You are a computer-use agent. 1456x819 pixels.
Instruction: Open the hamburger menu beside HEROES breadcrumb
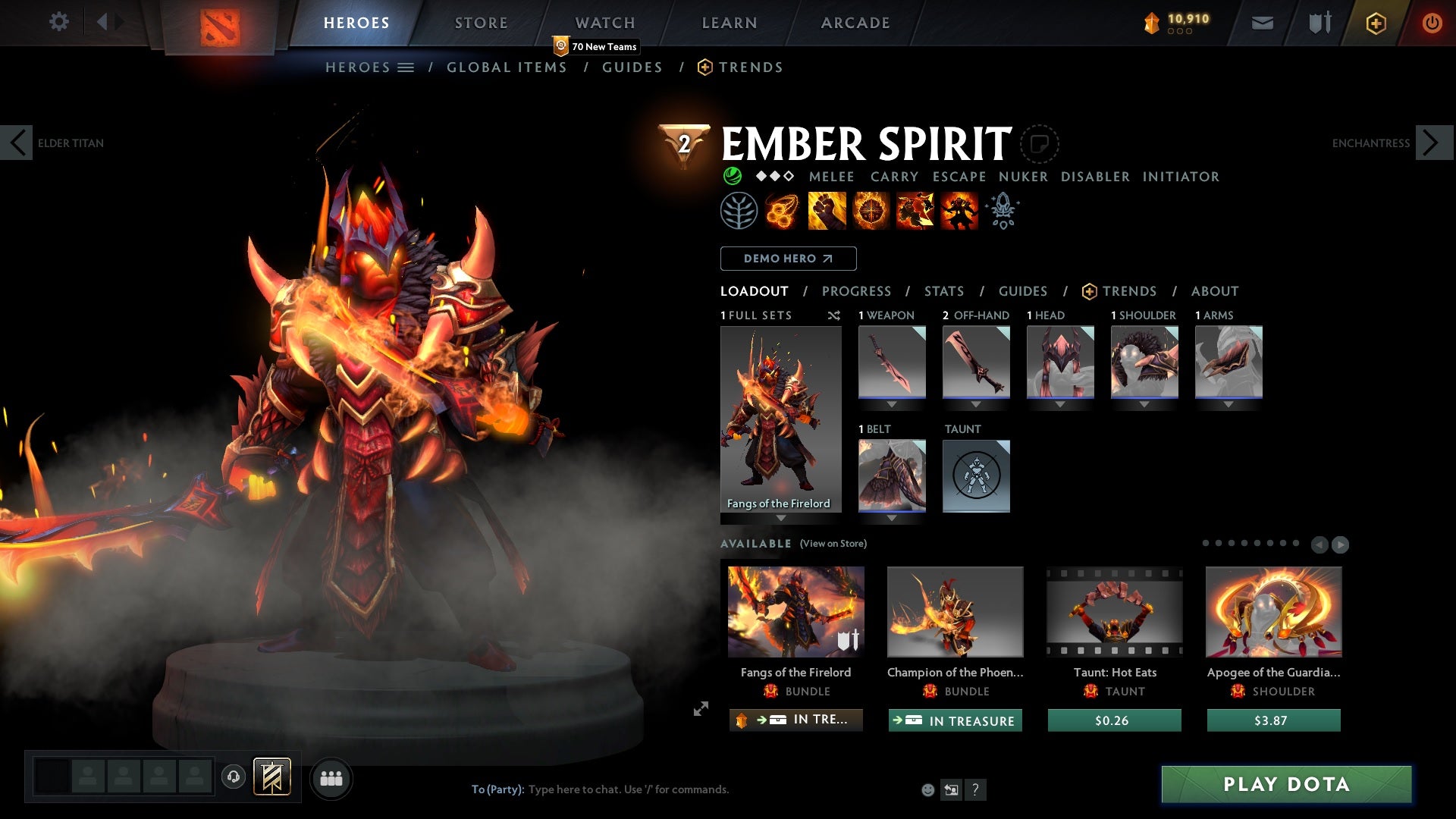[x=407, y=67]
